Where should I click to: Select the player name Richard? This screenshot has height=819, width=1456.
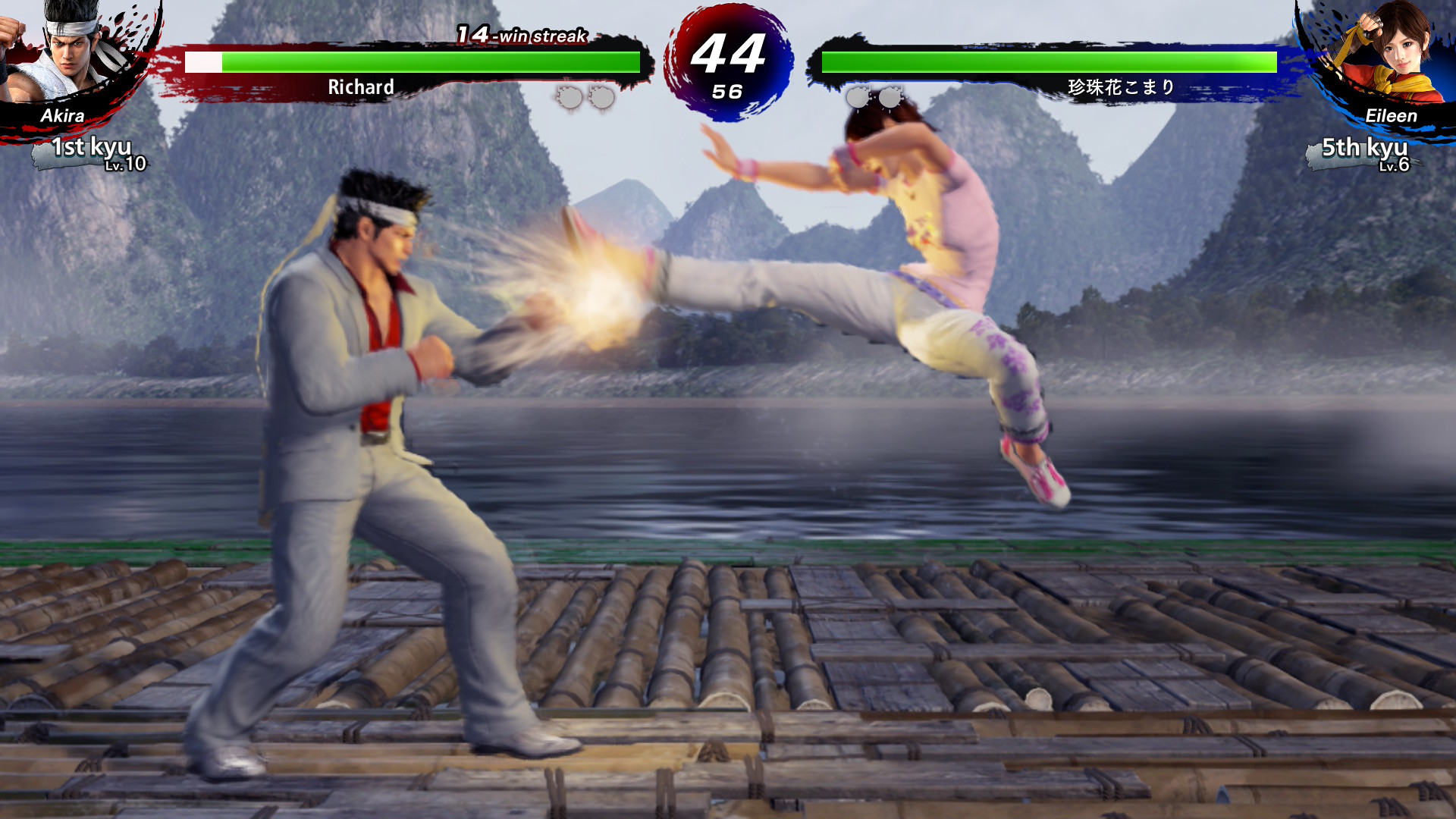(359, 88)
